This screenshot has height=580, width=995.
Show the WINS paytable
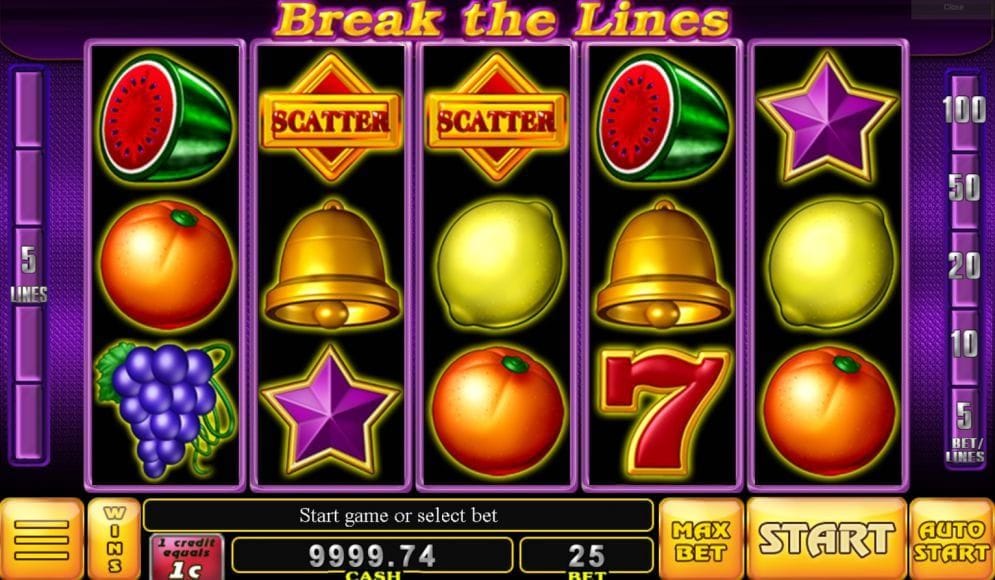click(114, 538)
